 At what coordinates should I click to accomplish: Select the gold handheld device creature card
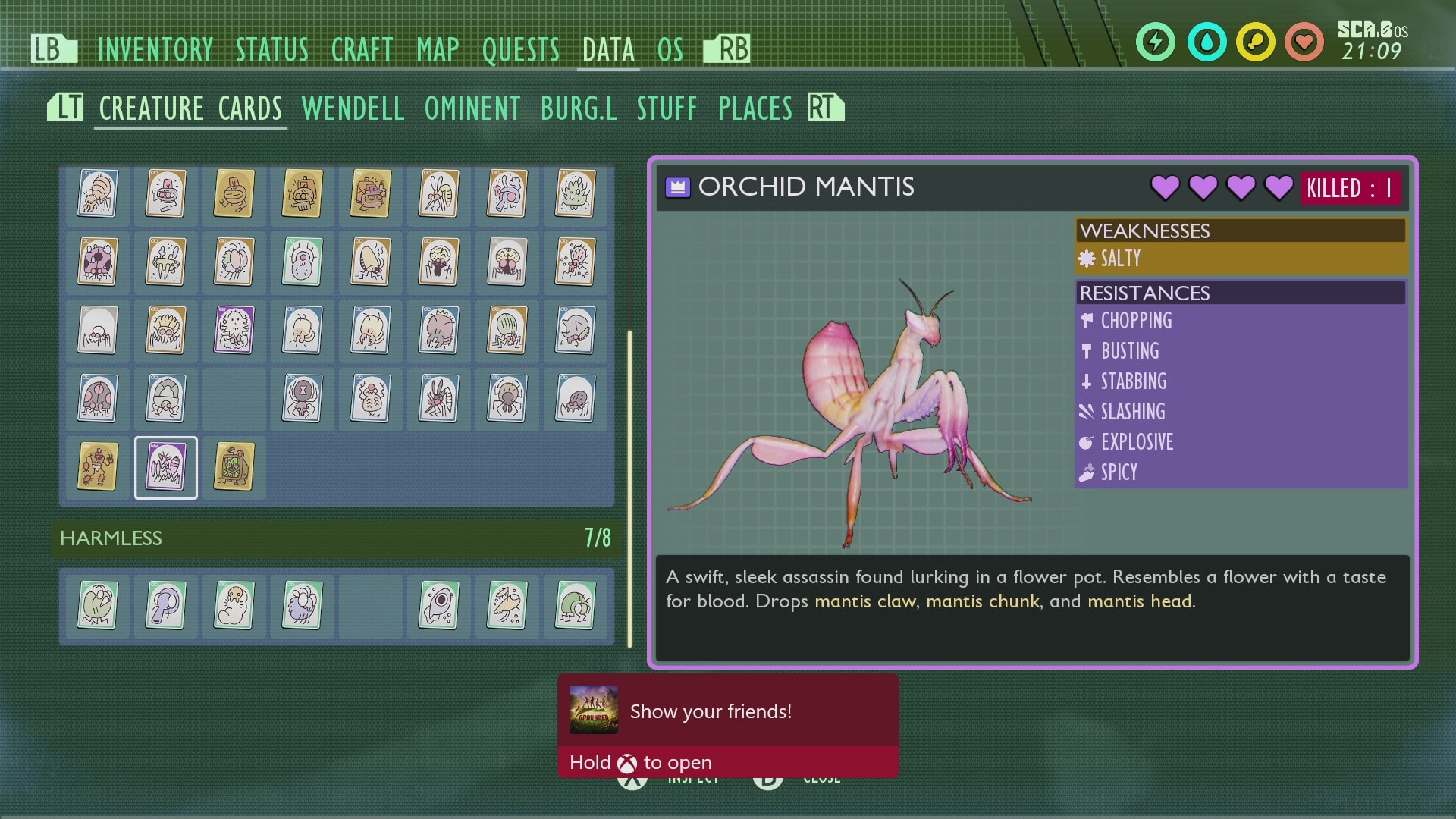coord(234,467)
